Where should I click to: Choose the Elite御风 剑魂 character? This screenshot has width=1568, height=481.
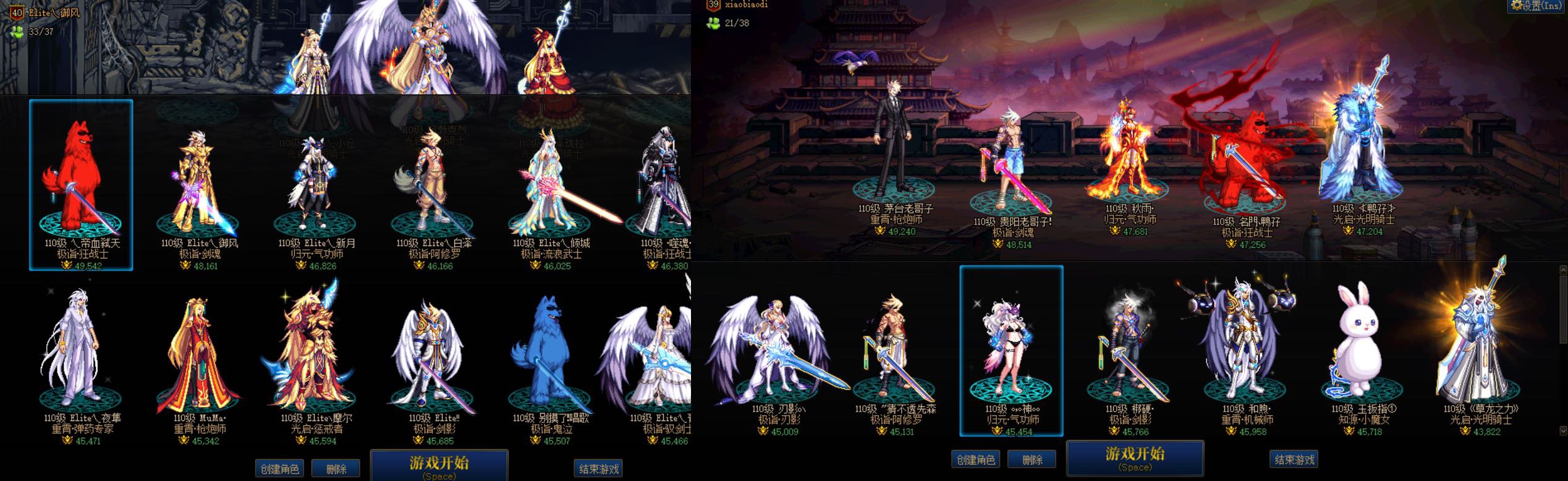tap(198, 185)
